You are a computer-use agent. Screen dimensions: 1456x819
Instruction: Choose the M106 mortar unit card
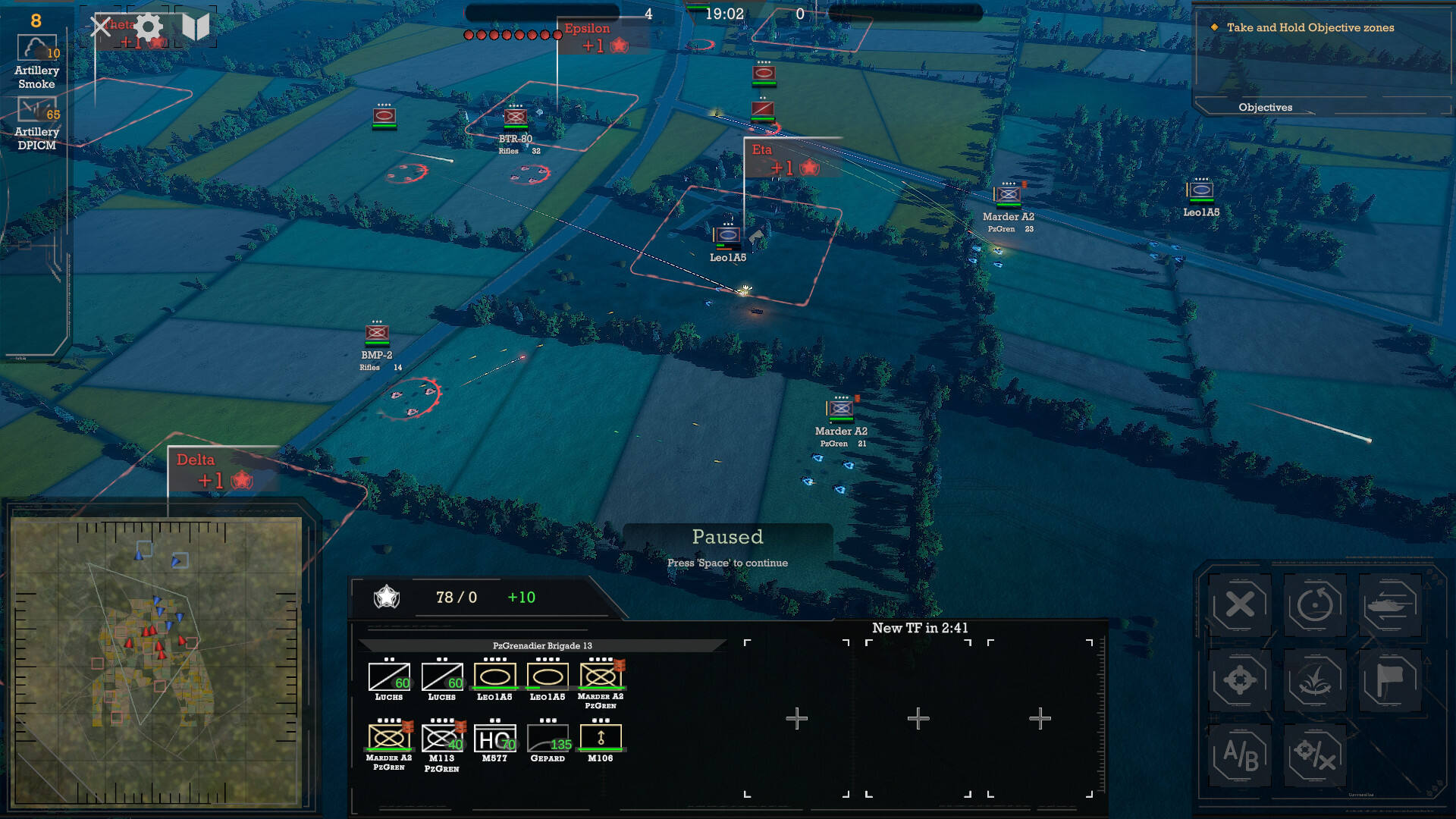click(x=601, y=739)
